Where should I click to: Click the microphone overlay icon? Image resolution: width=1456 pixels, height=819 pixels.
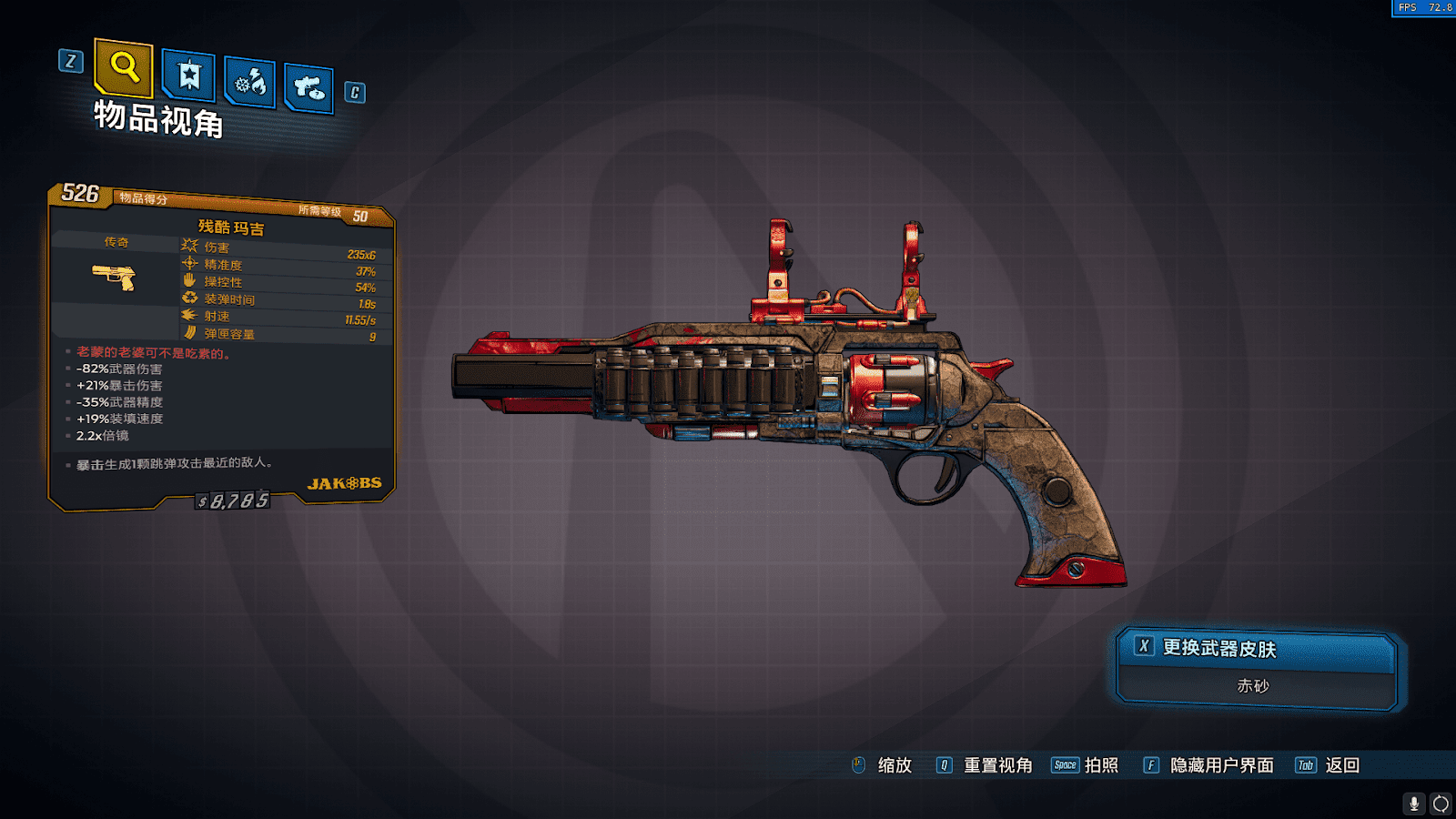(x=1413, y=804)
